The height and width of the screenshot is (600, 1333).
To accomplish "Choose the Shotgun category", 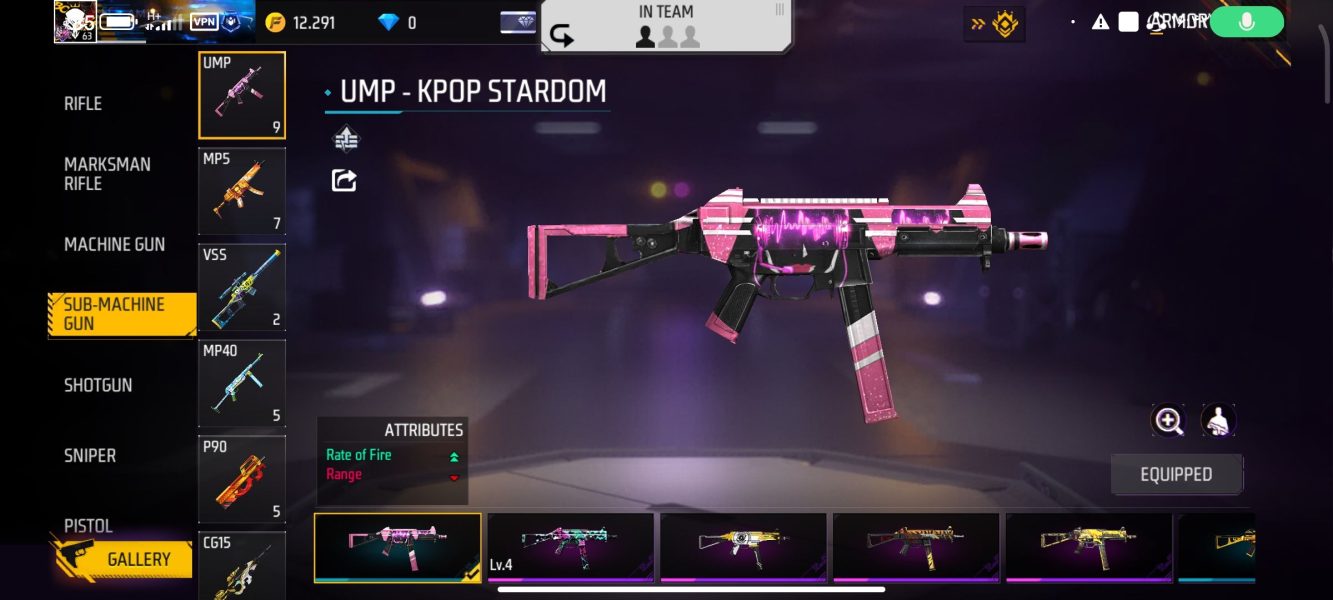I will [x=98, y=385].
